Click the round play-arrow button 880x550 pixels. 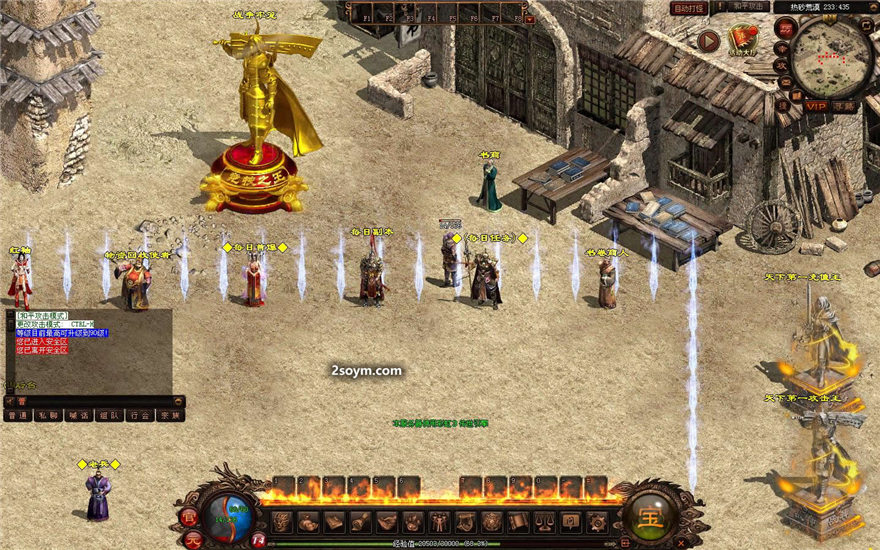(x=709, y=41)
